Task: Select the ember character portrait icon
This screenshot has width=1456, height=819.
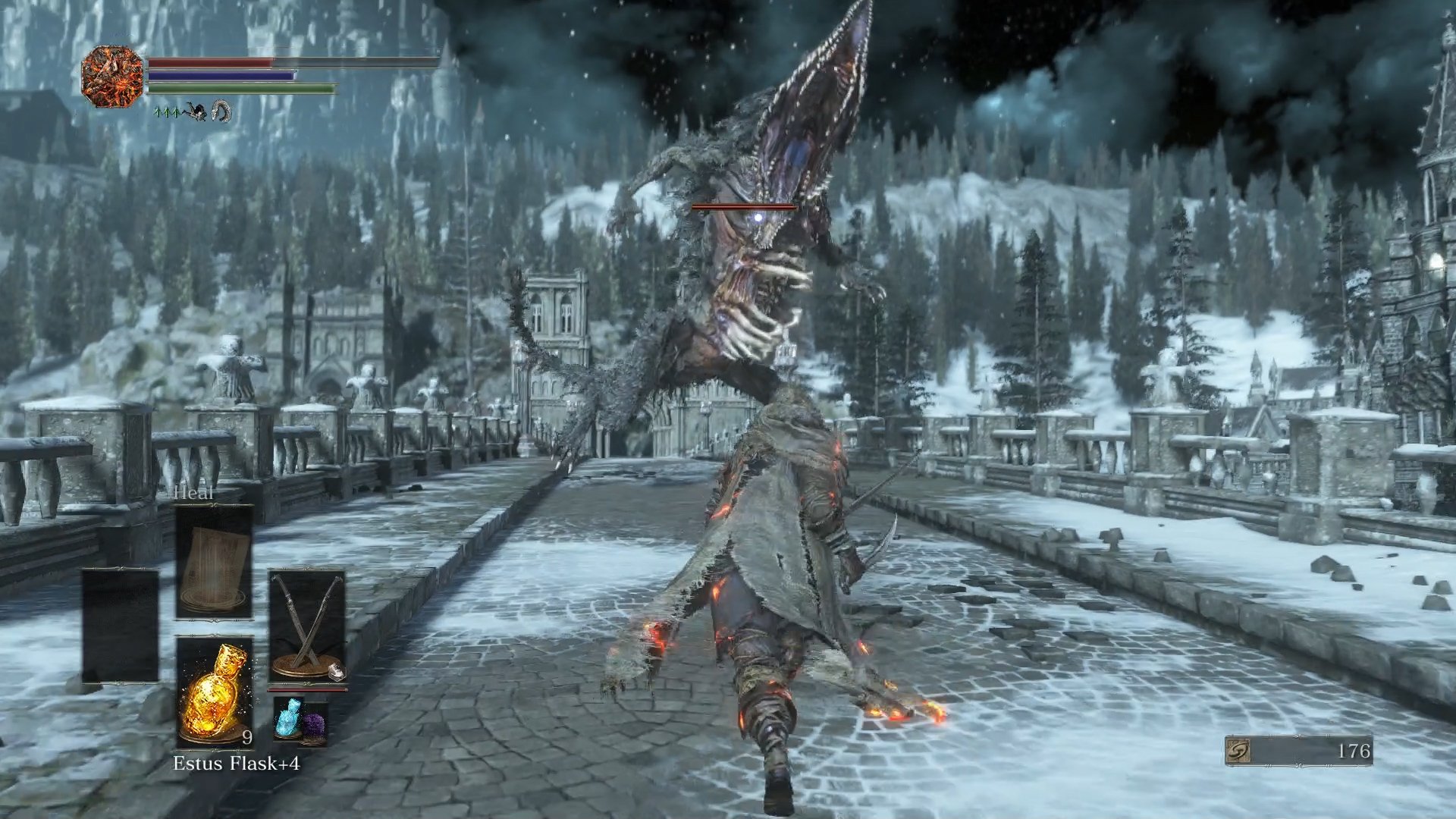Action: tap(111, 77)
